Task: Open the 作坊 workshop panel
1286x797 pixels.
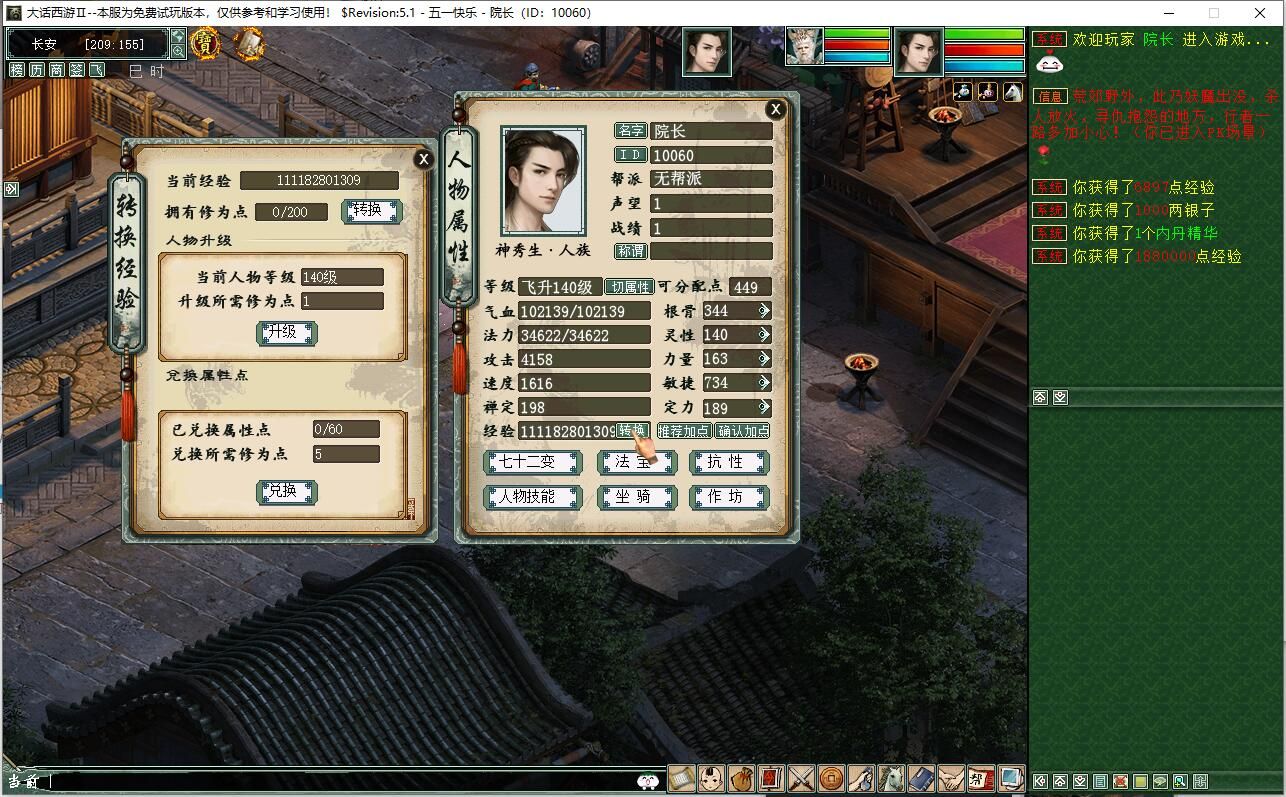Action: [x=728, y=497]
